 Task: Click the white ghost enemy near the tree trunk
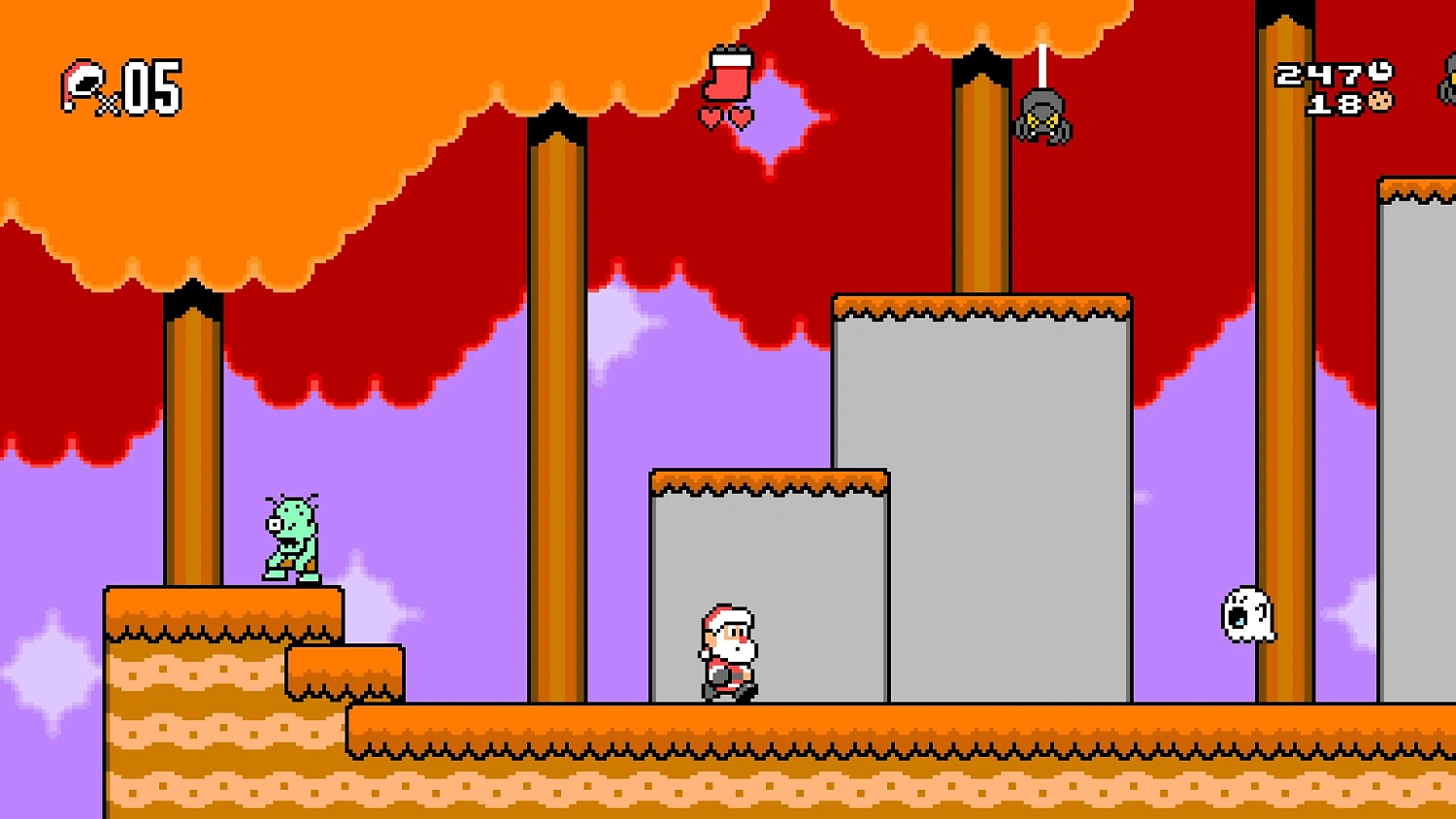1245,616
